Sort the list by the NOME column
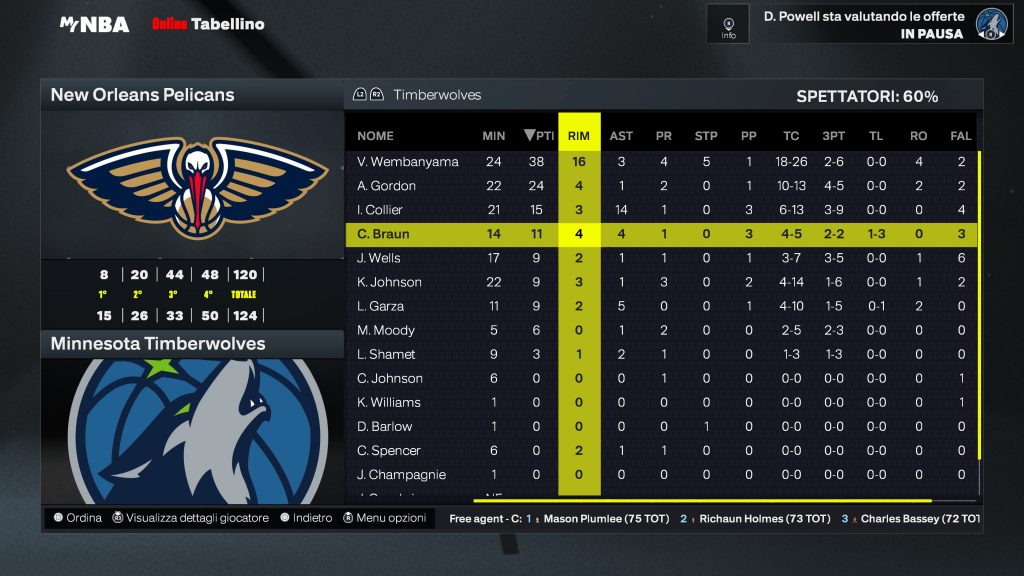The width and height of the screenshot is (1024, 576). click(375, 136)
